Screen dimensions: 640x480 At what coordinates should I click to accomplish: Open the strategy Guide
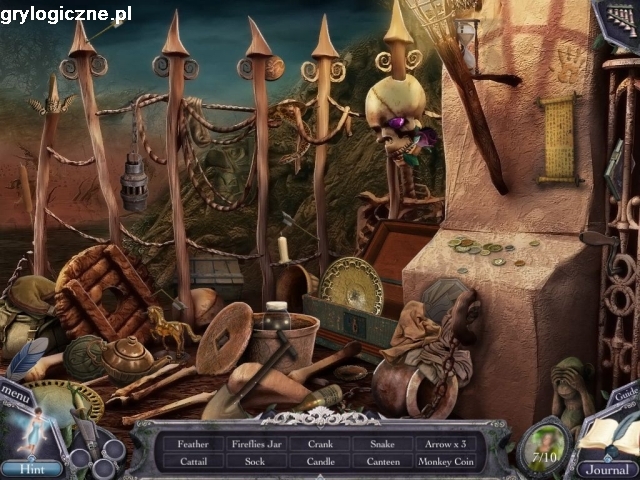pyautogui.click(x=622, y=394)
